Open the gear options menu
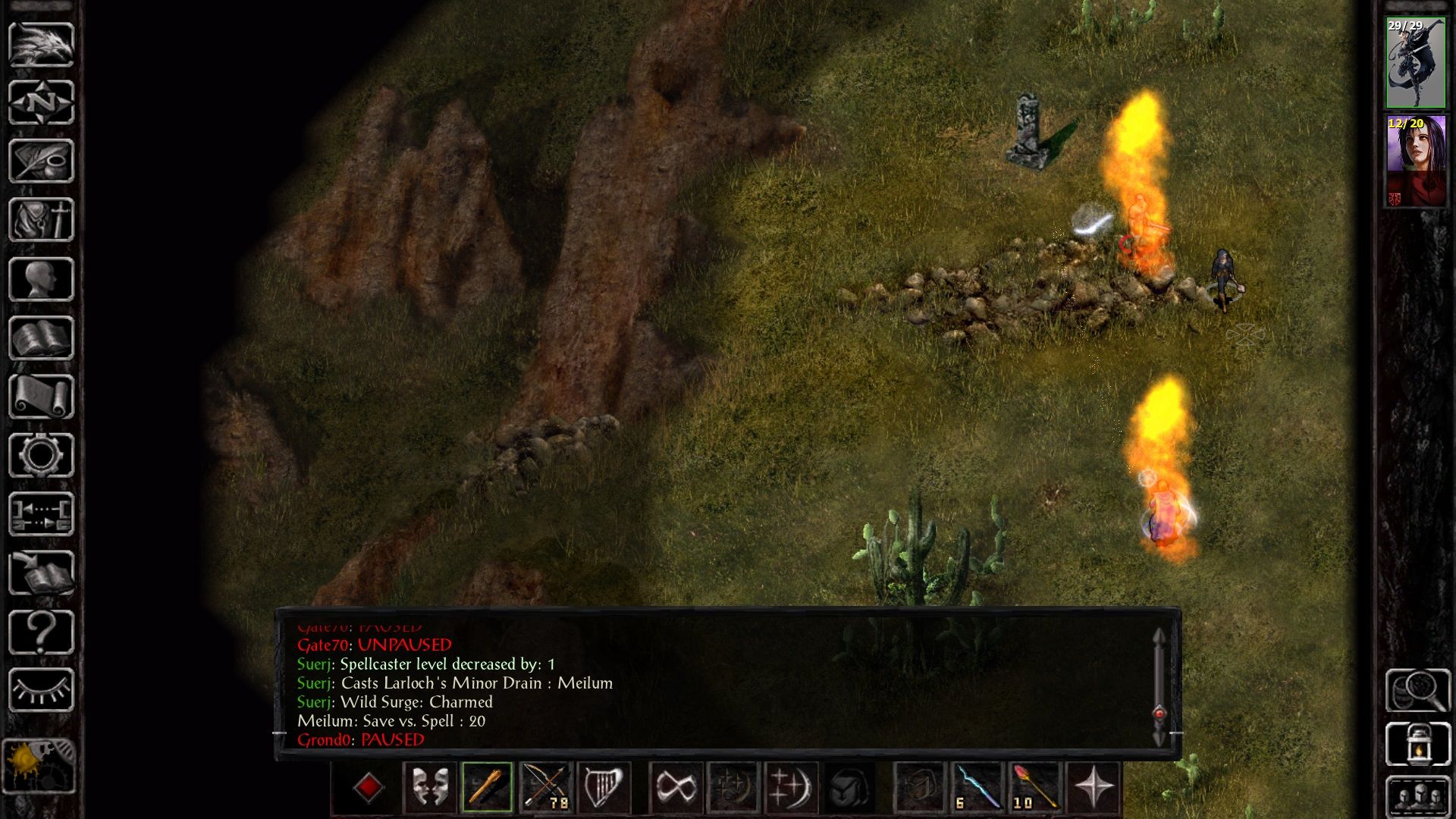Screen dimensions: 1456x819 [41, 455]
